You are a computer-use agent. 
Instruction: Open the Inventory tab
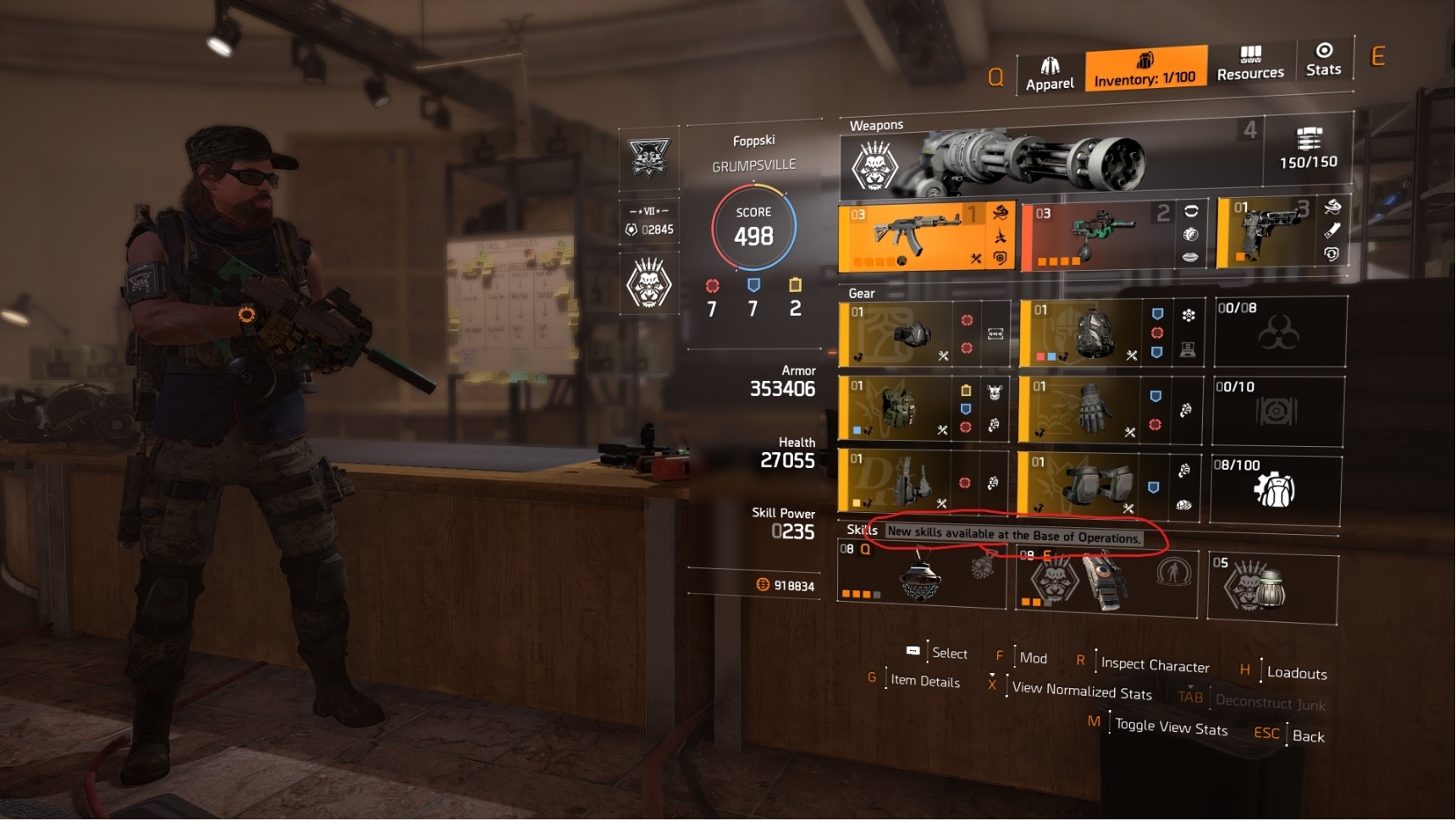point(1145,69)
